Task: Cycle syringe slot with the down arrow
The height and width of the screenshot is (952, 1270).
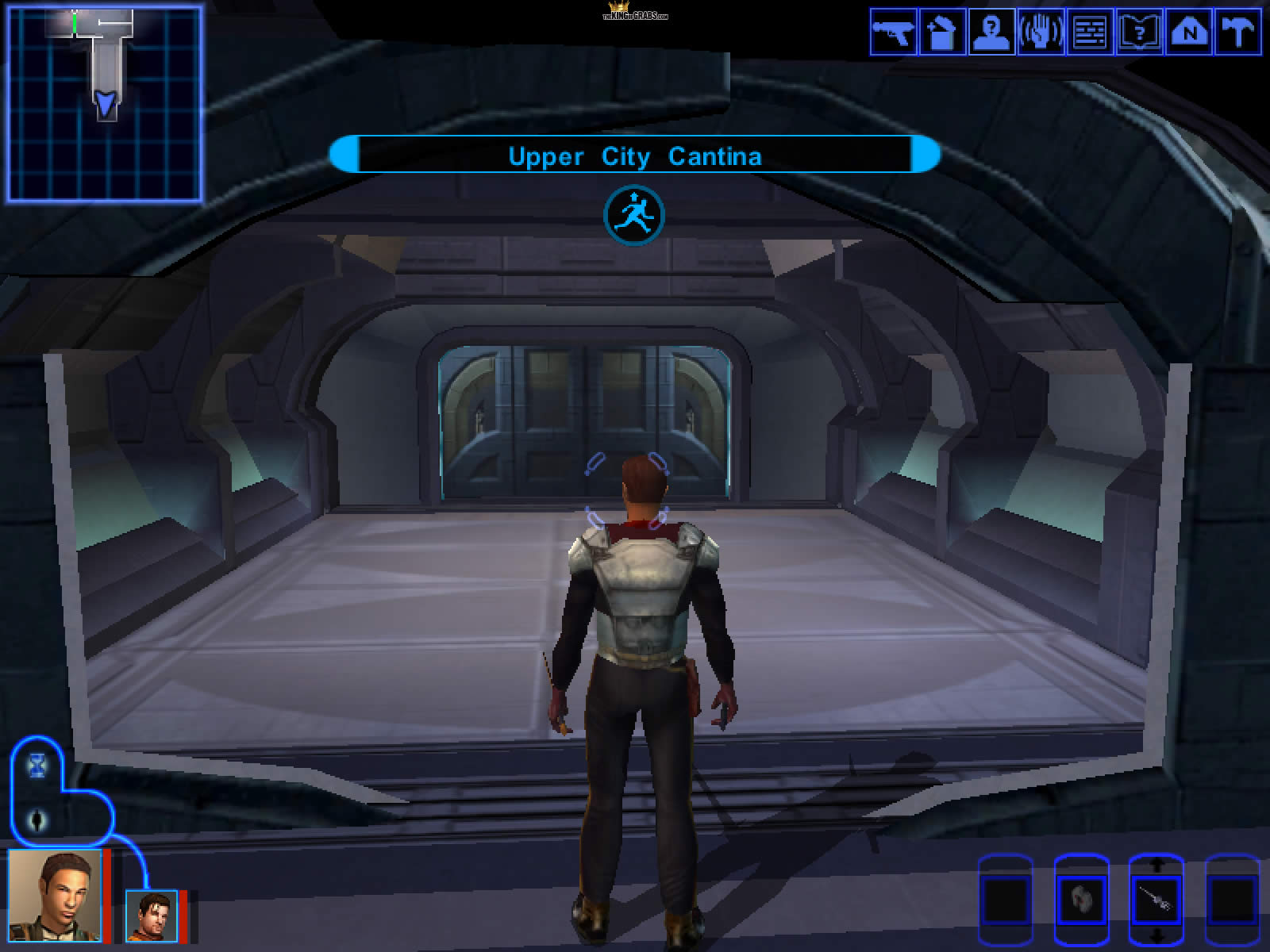Action: coord(1156,936)
